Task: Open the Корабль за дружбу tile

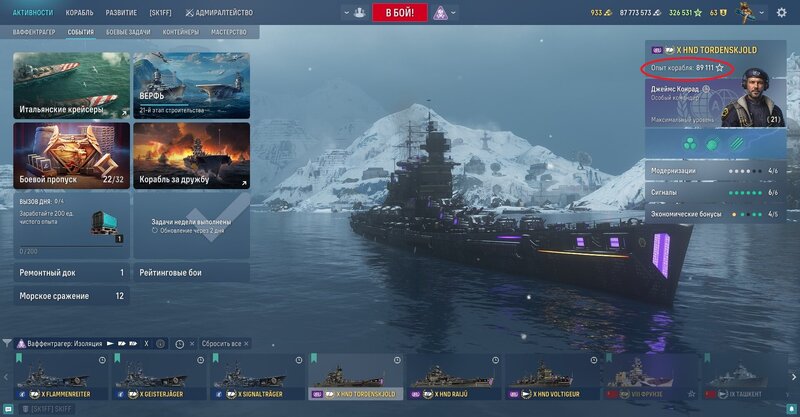Action: click(x=191, y=155)
